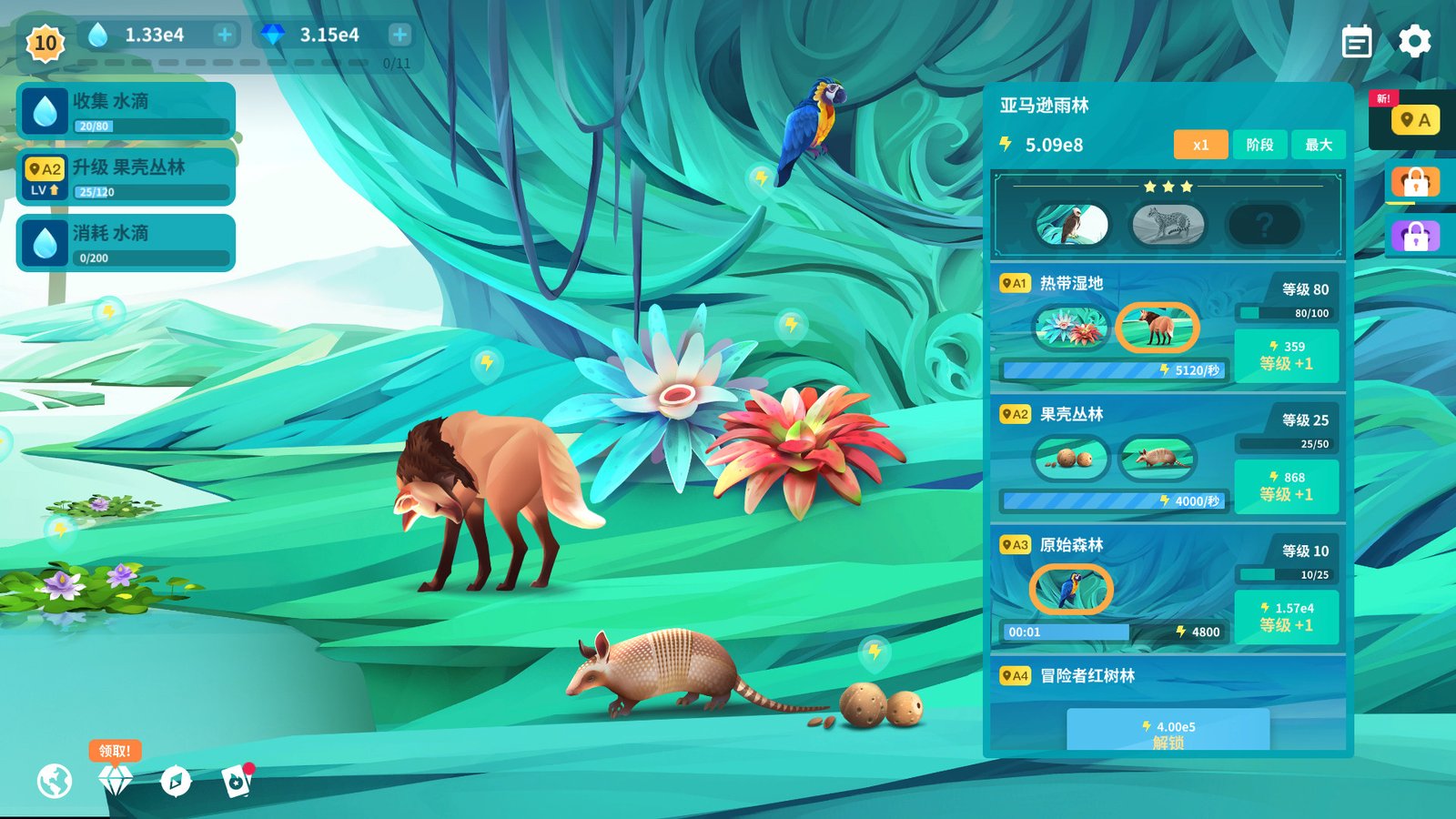
Task: Claim the diamond reward marked 领取
Action: click(x=116, y=779)
